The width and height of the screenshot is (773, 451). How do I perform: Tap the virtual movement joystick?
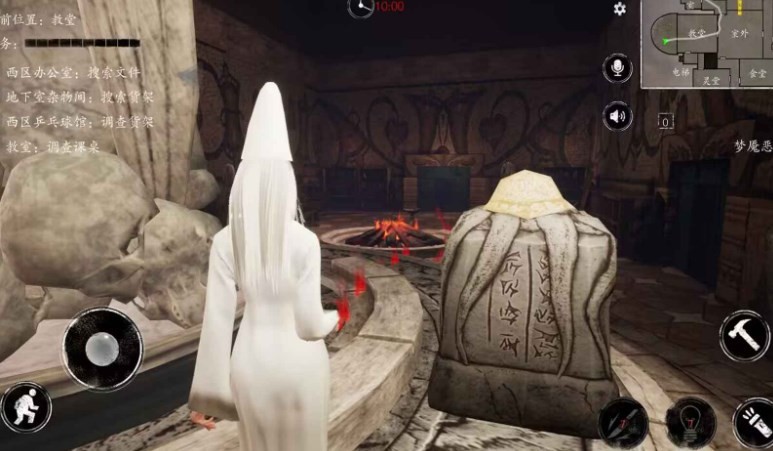pos(102,348)
